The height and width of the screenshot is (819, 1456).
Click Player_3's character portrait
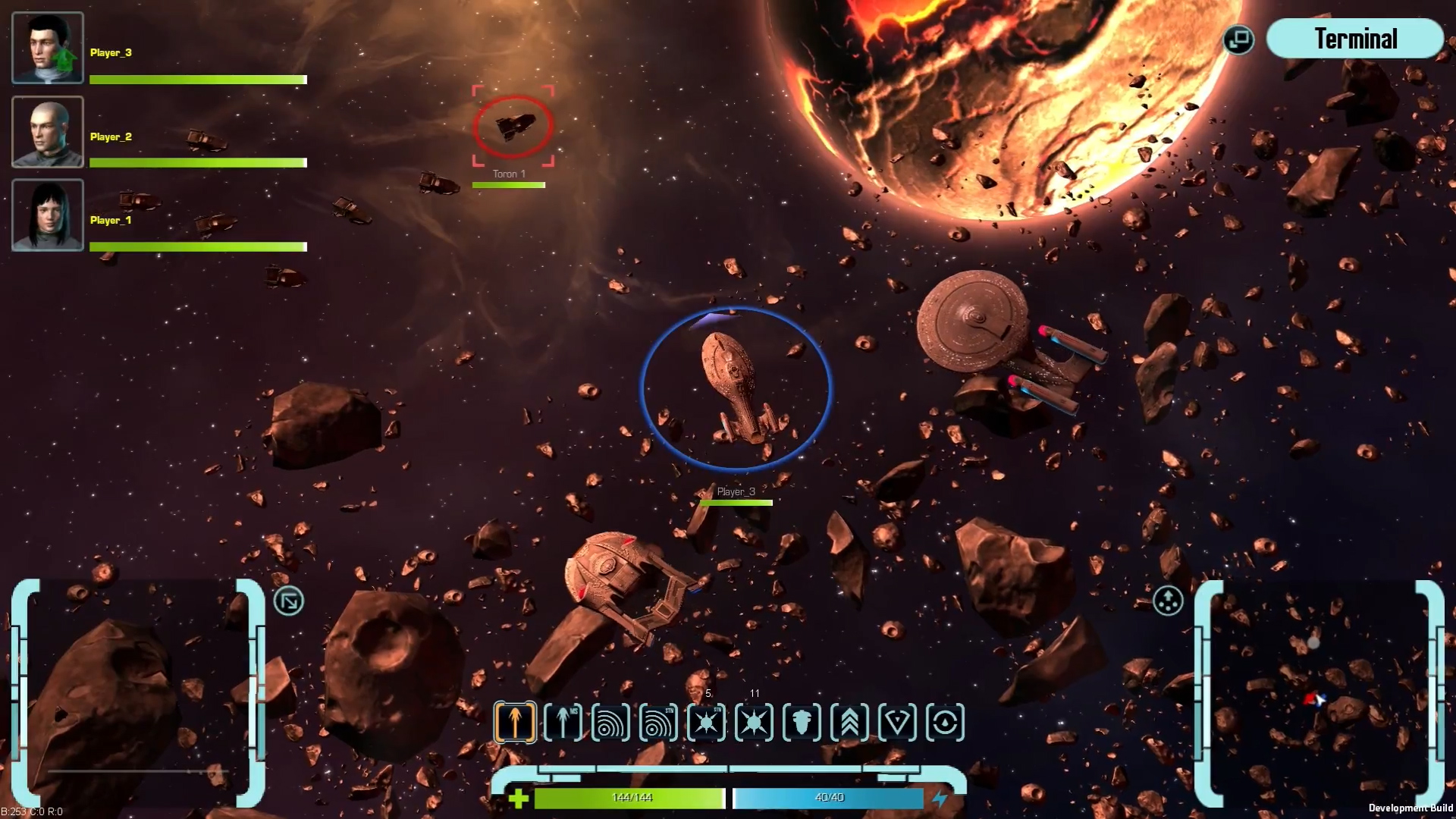(x=47, y=47)
